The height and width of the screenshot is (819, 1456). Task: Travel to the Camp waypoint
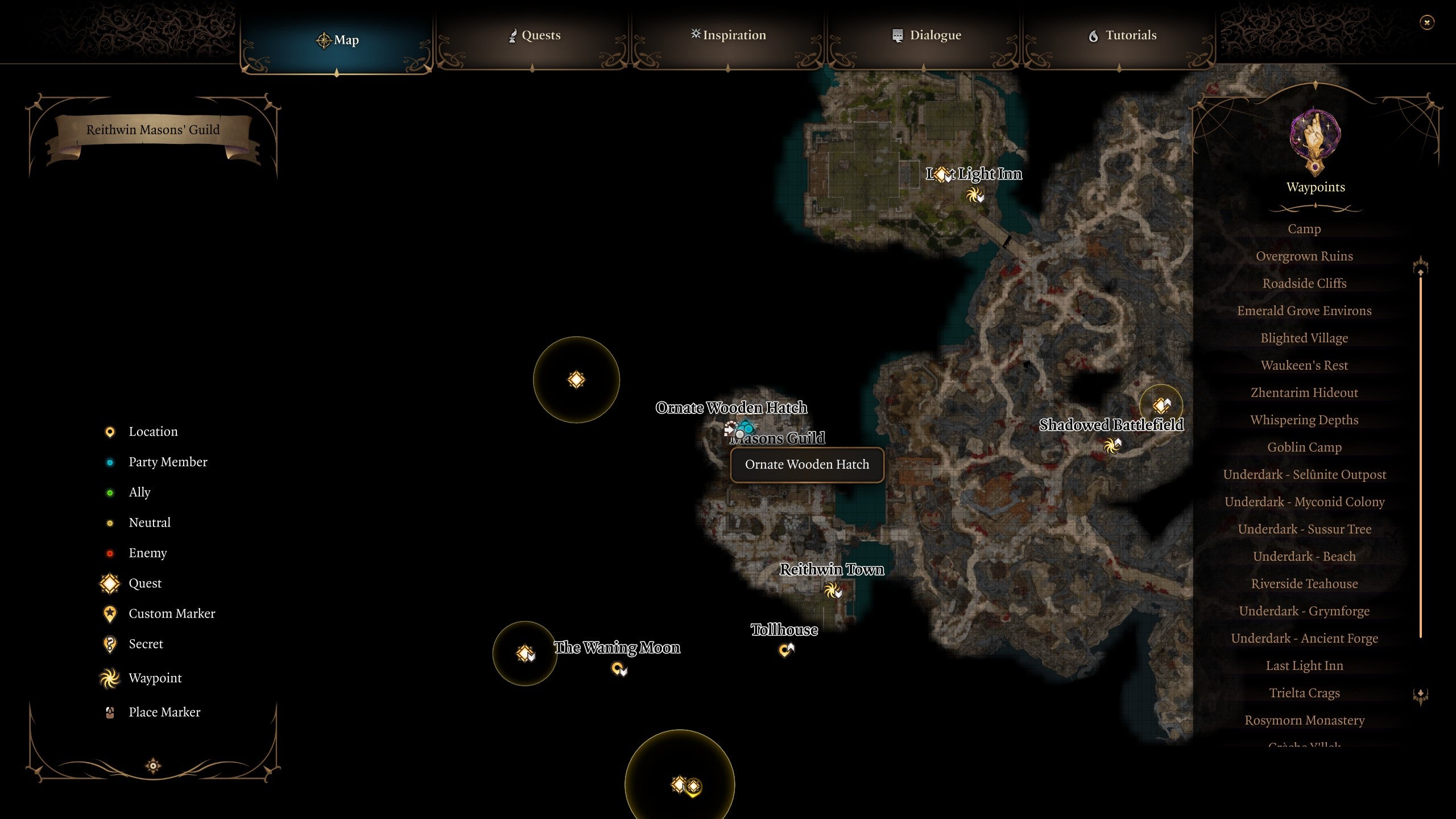pyautogui.click(x=1304, y=229)
